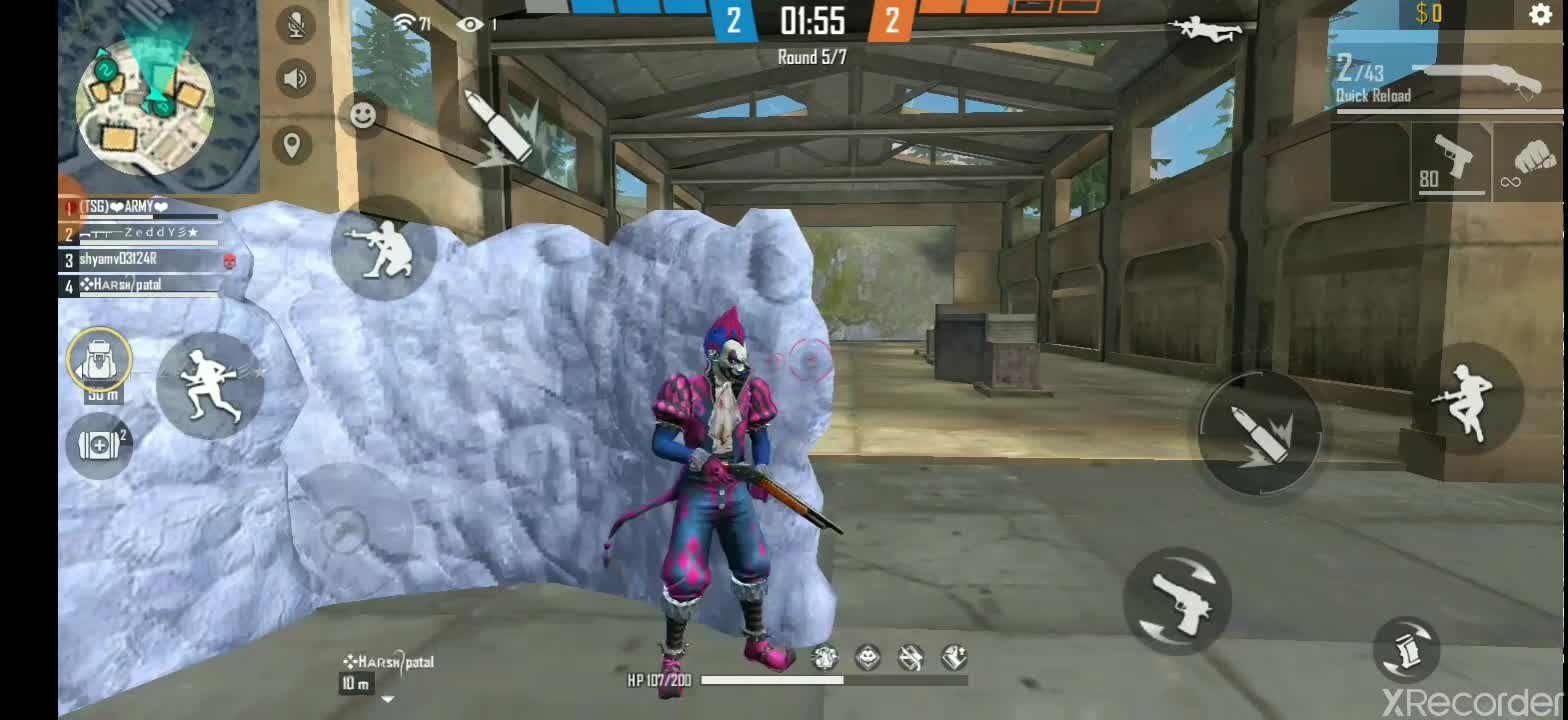Screen dimensions: 1568x720
Task: Toggle the microphone mute icon
Action: pos(295,25)
